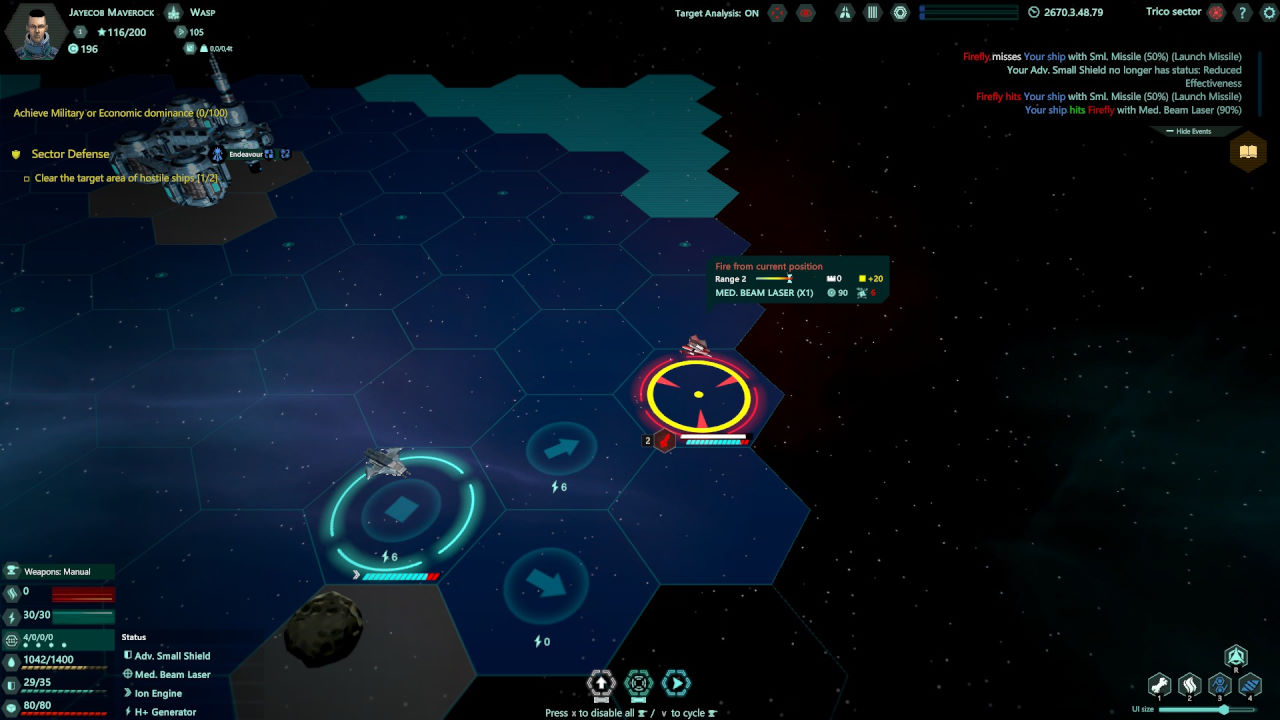This screenshot has width=1280, height=720.
Task: Activate the flame ability in slot 2
Action: click(1189, 684)
